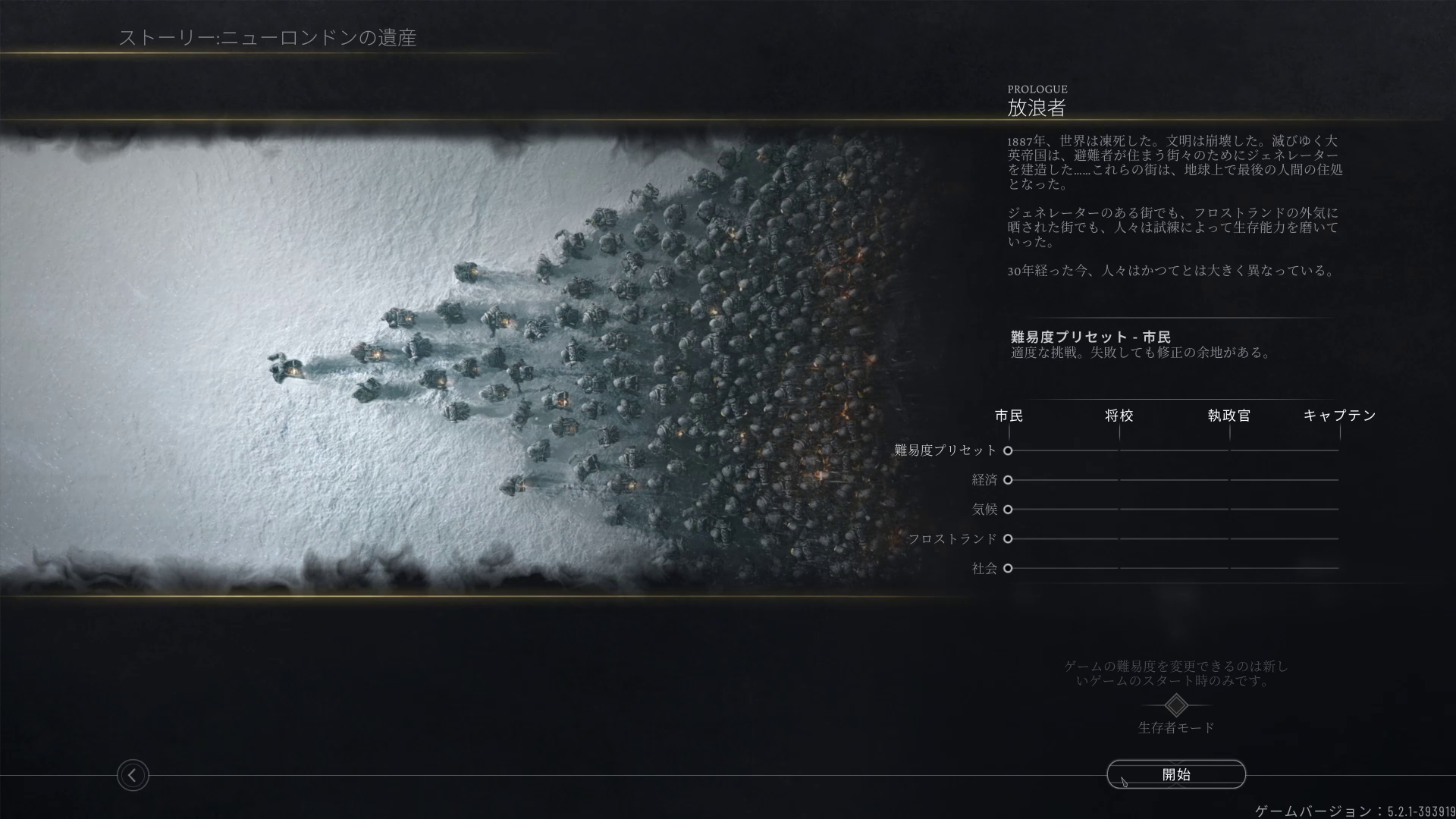Set the 経済 slider to 将校 level

click(x=1120, y=480)
